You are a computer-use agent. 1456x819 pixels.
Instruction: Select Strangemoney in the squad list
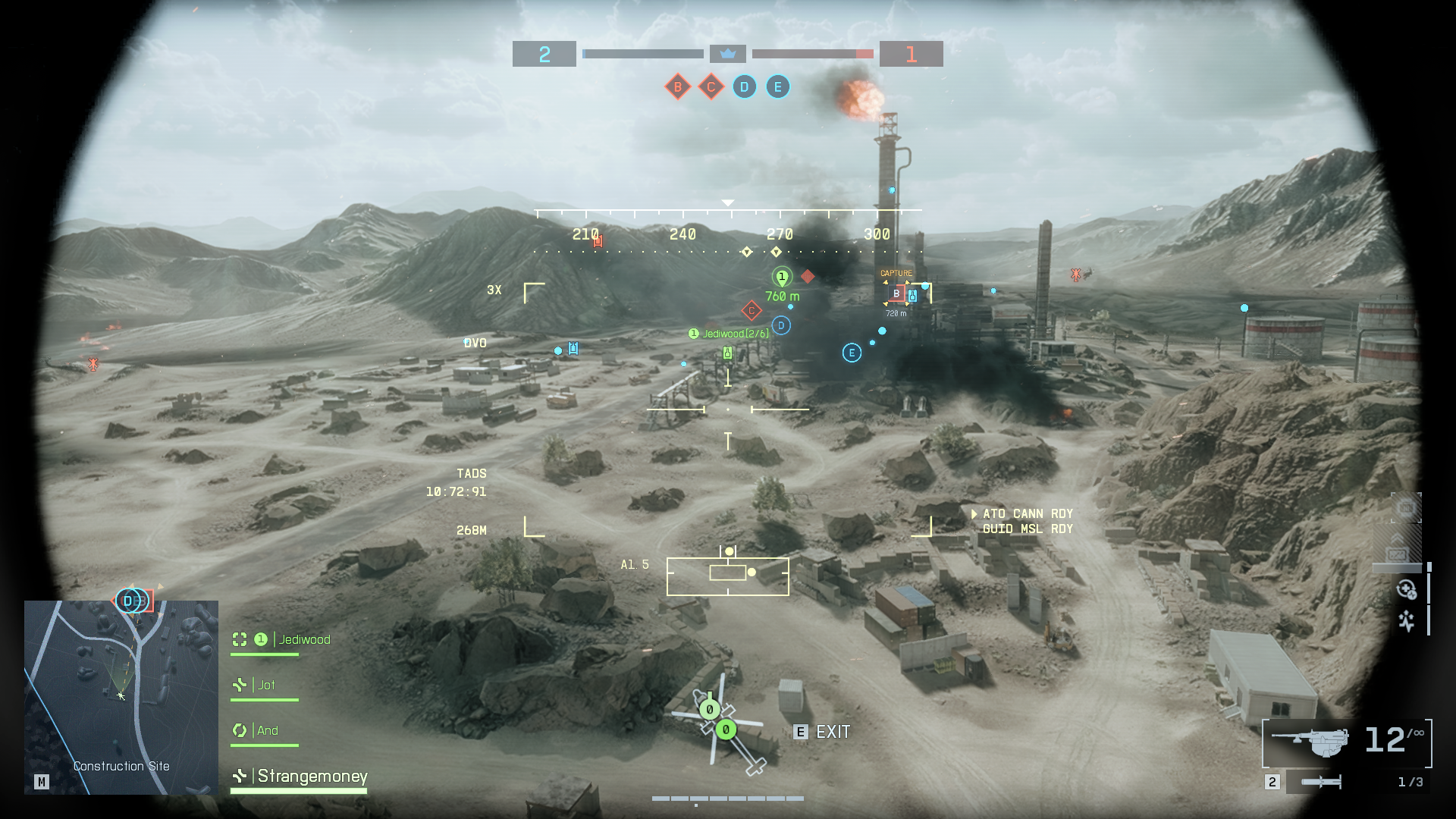coord(312,776)
